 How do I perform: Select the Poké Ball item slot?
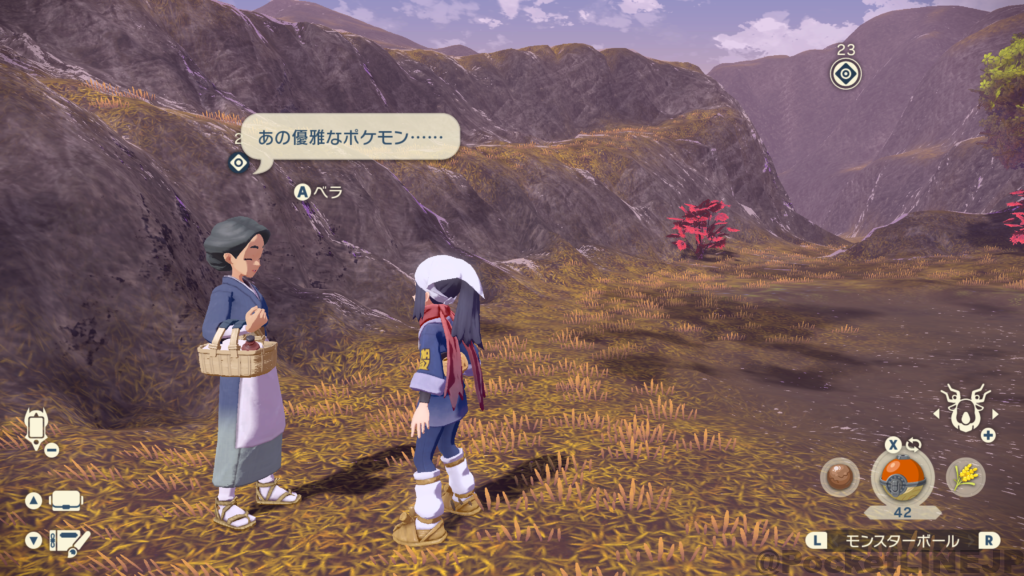902,477
